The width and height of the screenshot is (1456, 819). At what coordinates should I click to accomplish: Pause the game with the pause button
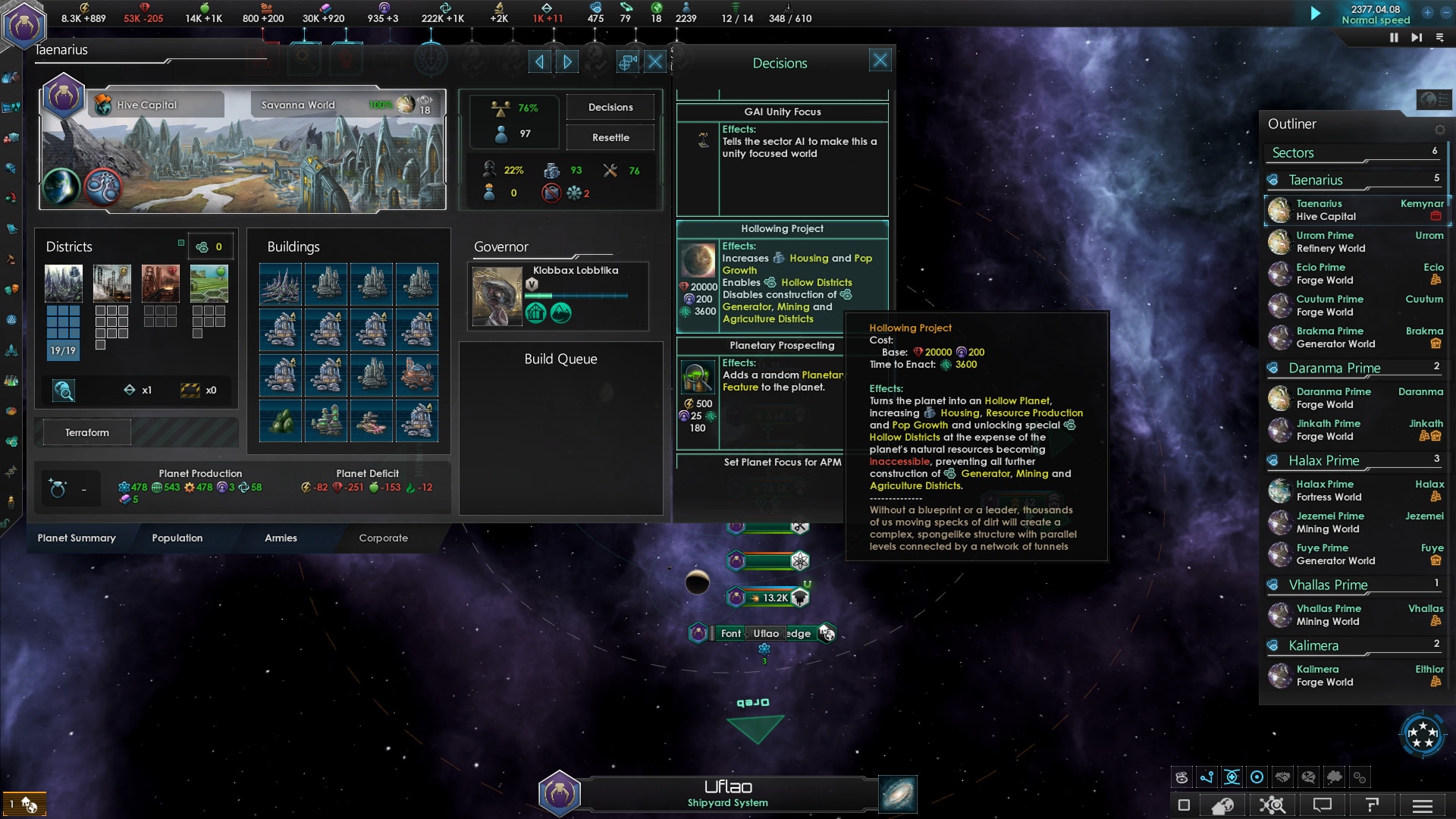tap(1393, 38)
